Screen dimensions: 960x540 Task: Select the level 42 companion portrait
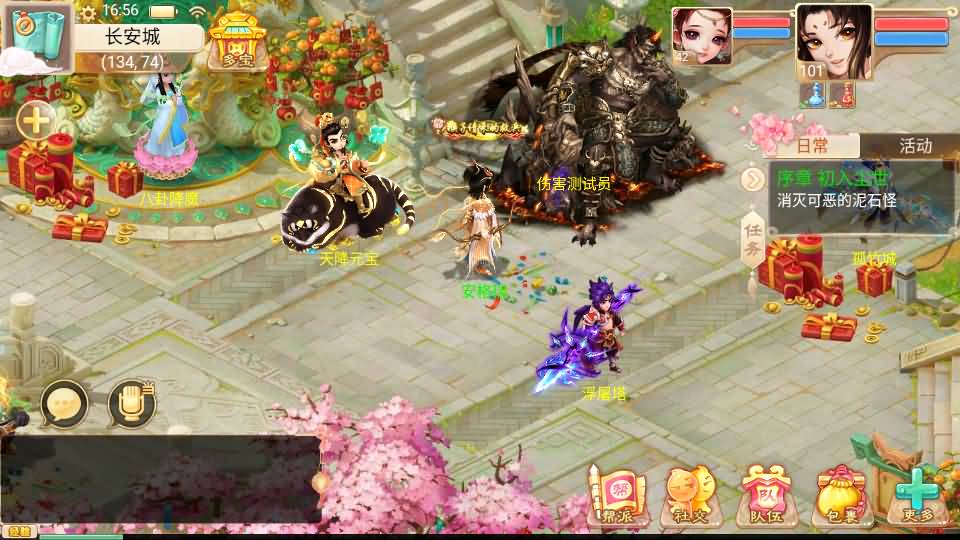pos(701,36)
